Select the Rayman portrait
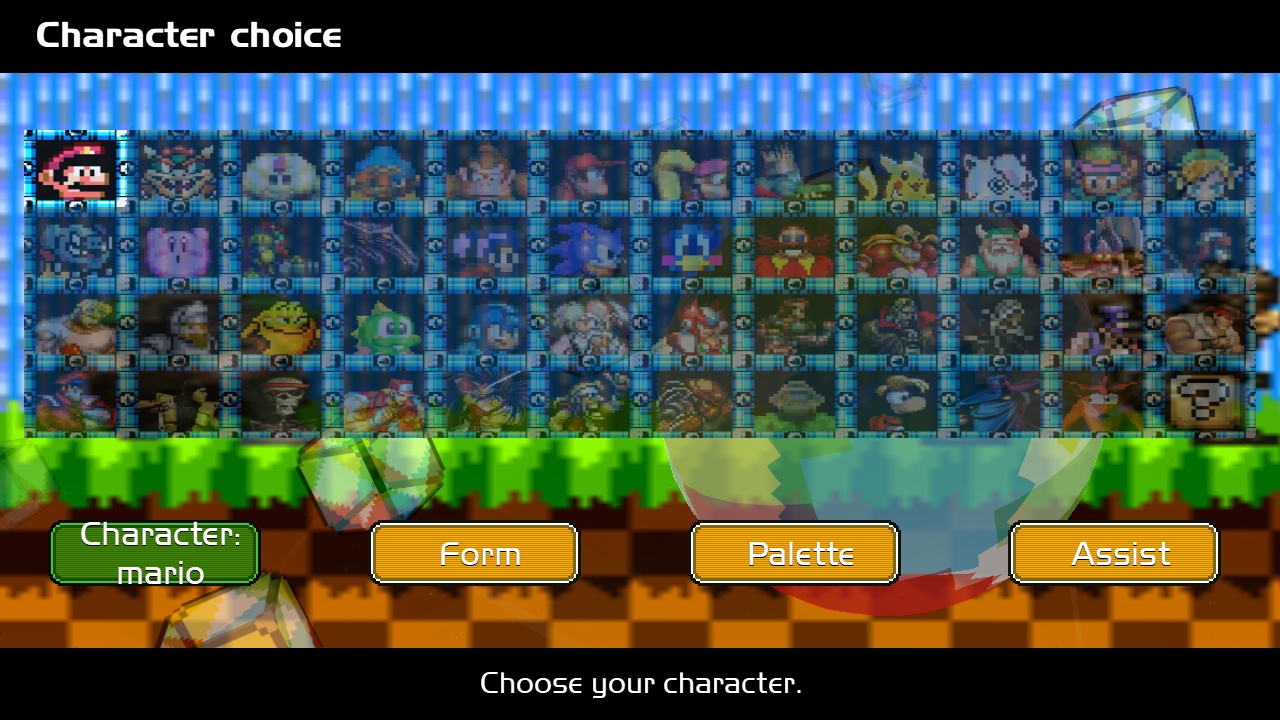The height and width of the screenshot is (720, 1280). point(895,400)
